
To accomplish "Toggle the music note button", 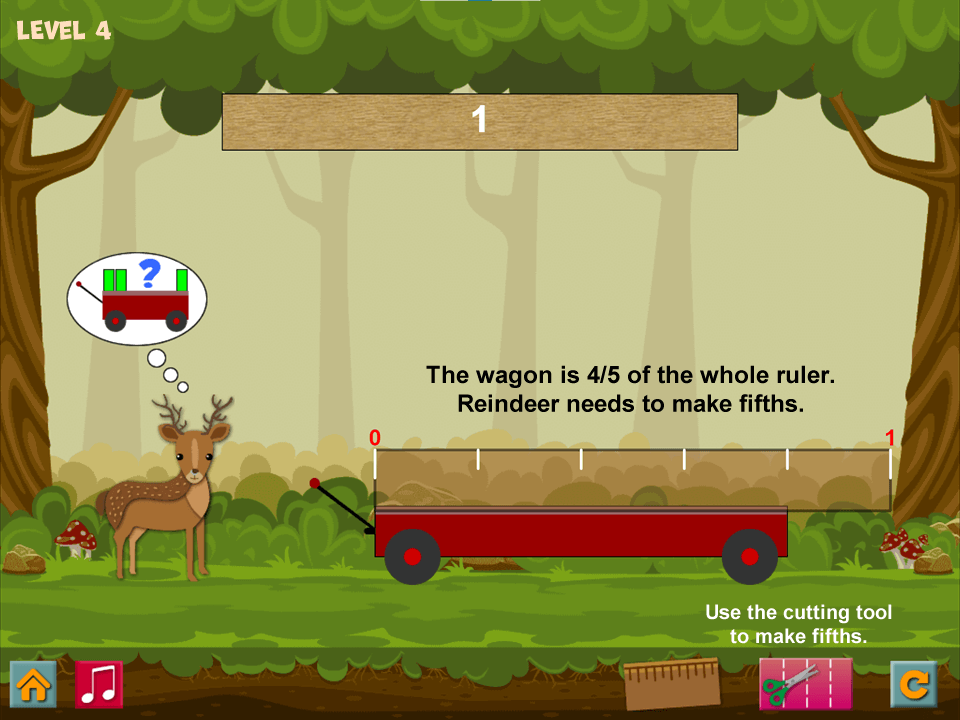I will point(99,685).
